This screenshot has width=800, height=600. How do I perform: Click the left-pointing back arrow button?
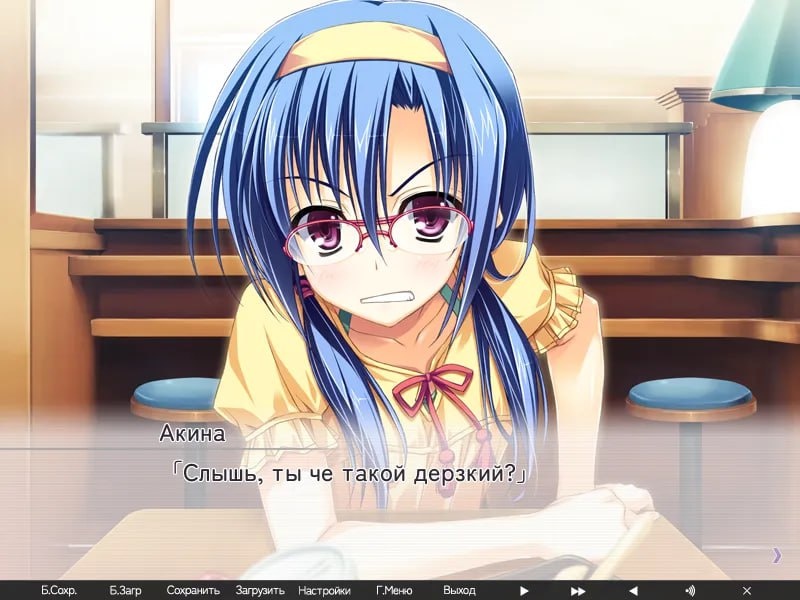[x=633, y=591]
